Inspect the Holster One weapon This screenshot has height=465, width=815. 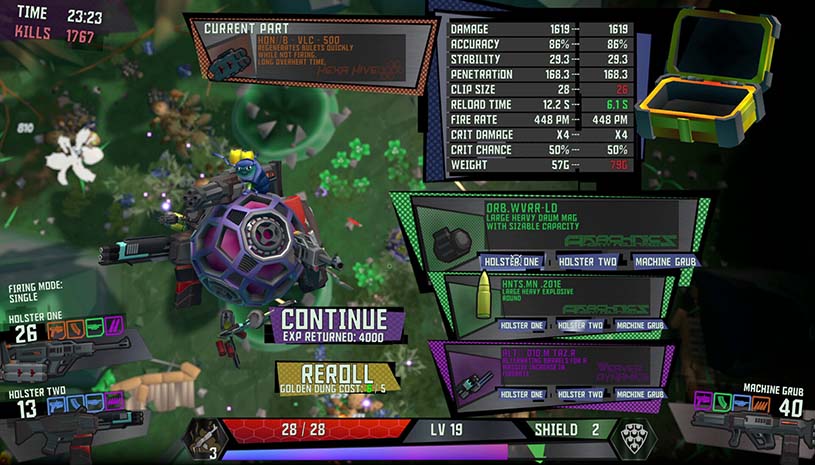pos(70,350)
